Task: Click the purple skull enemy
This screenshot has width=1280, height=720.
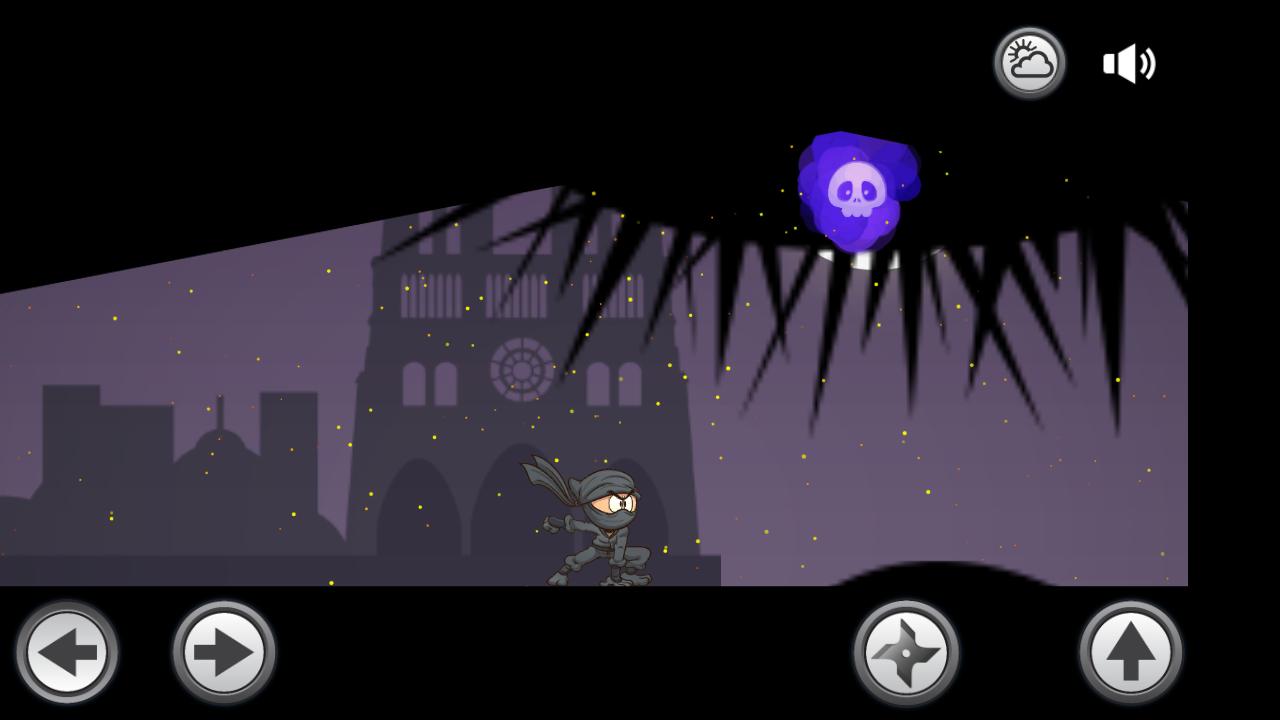Action: pyautogui.click(x=858, y=190)
